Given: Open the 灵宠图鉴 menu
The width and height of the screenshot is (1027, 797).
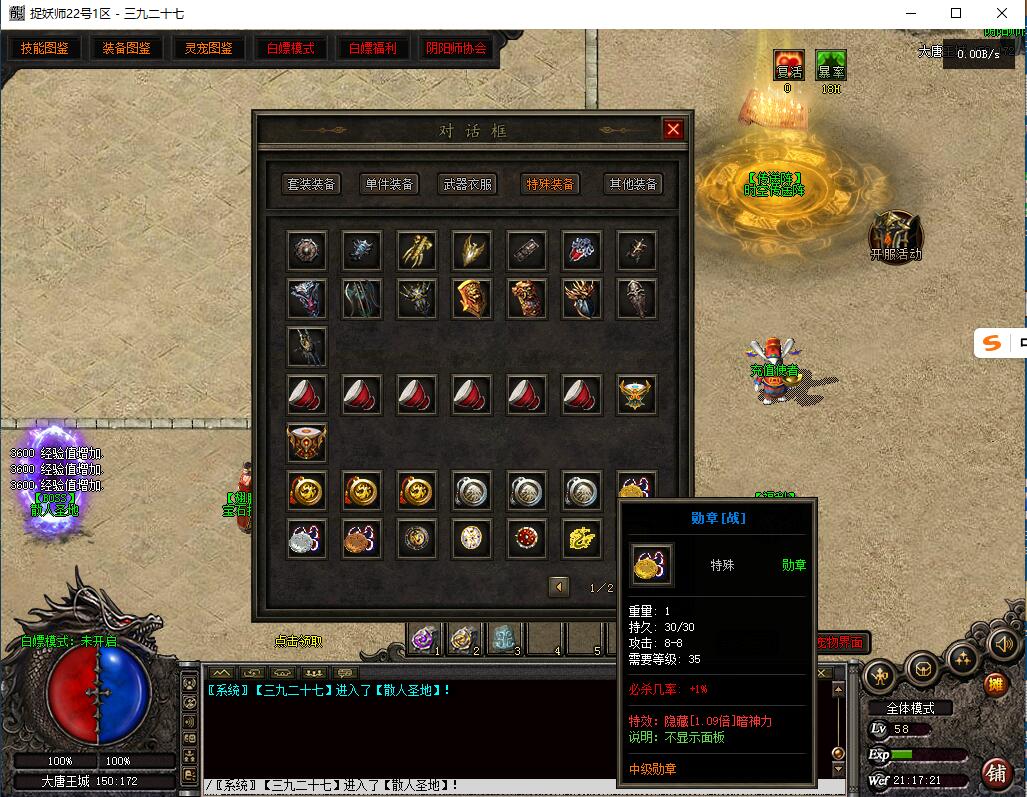Looking at the screenshot, I should 209,48.
